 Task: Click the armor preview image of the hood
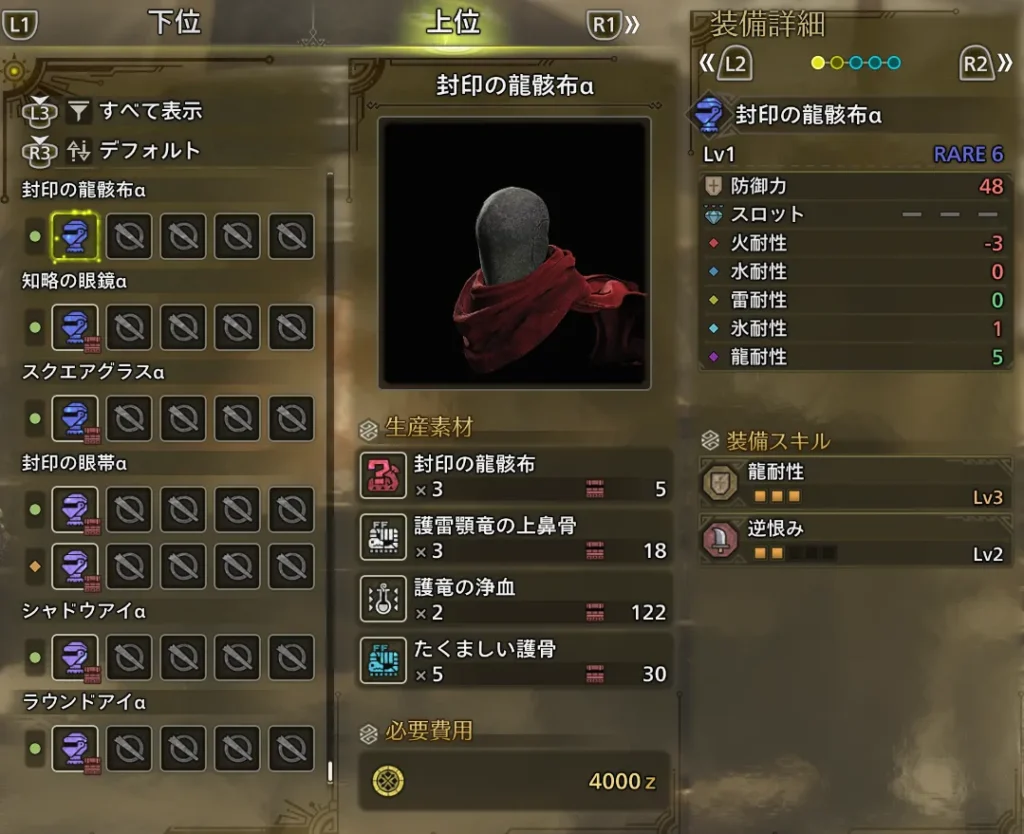[515, 253]
